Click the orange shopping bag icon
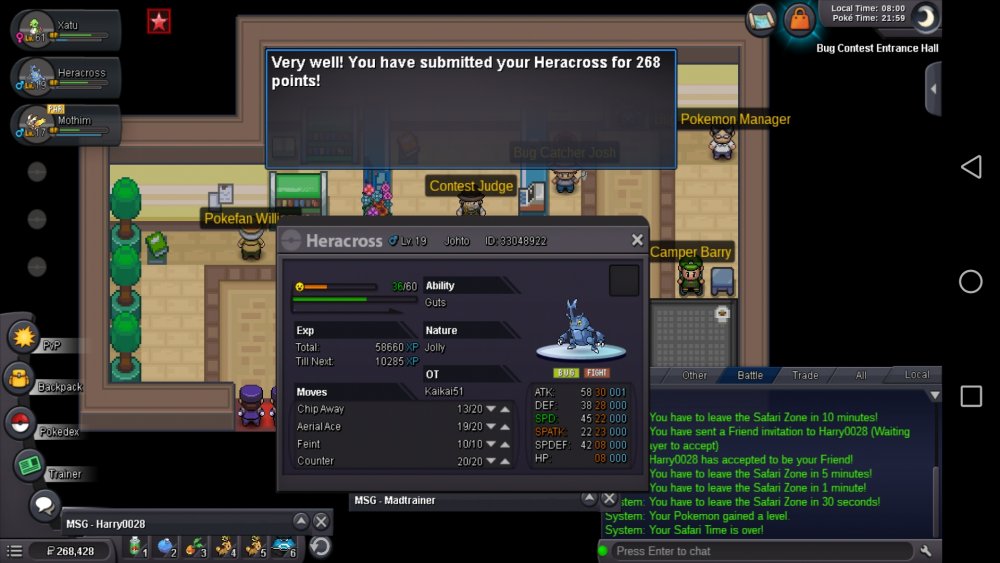 tap(799, 19)
